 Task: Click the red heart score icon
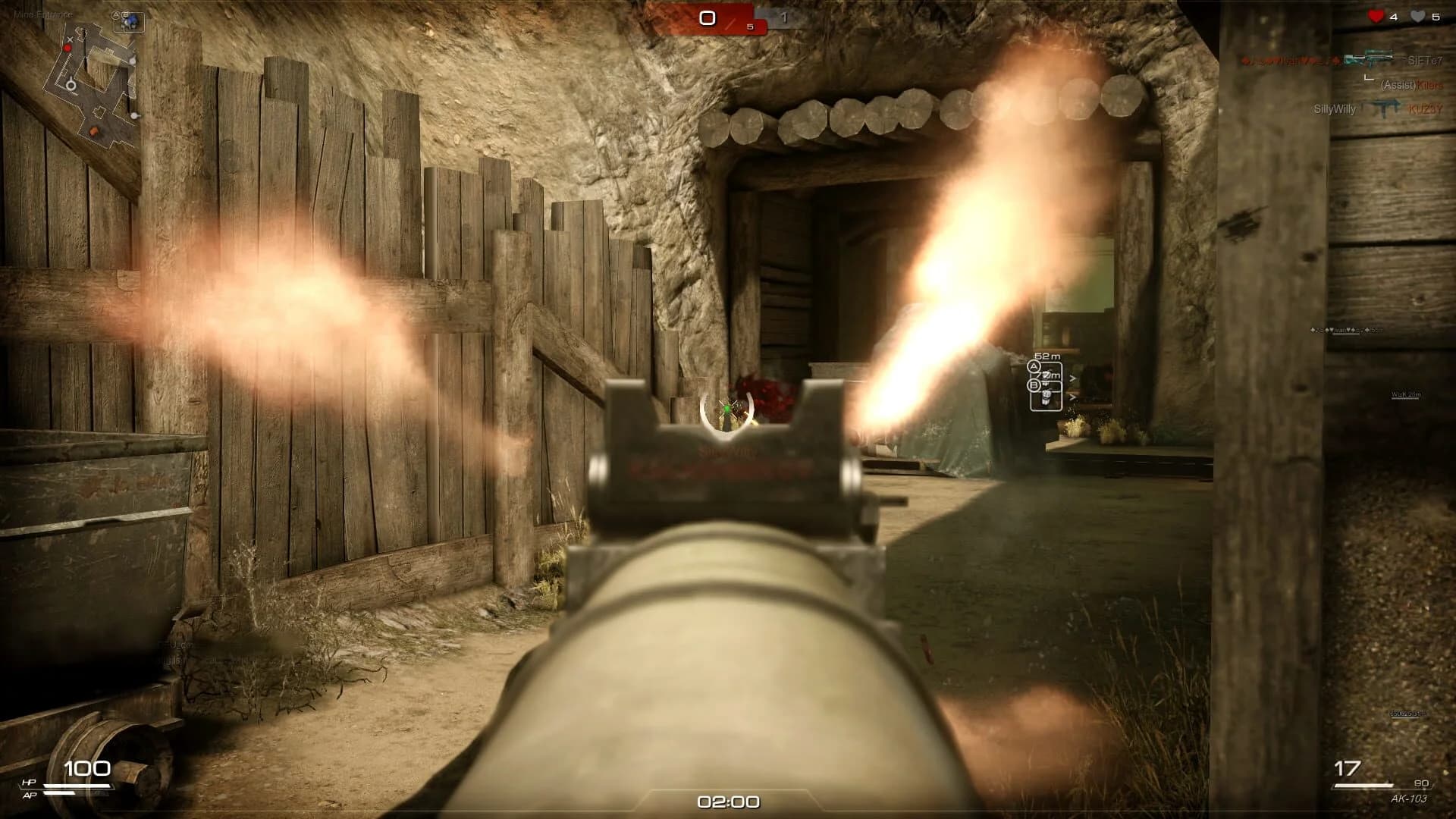1376,15
